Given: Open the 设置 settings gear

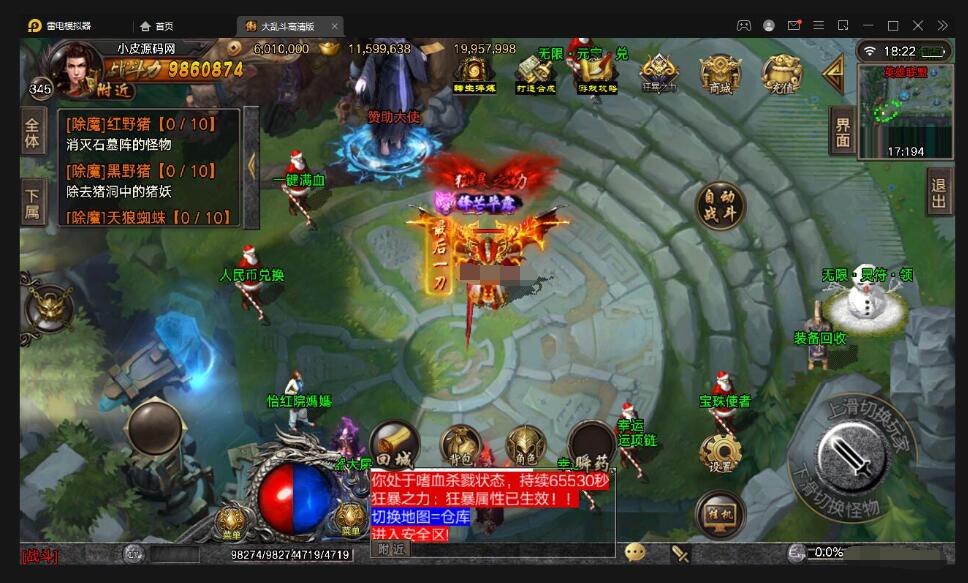Looking at the screenshot, I should pyautogui.click(x=720, y=453).
